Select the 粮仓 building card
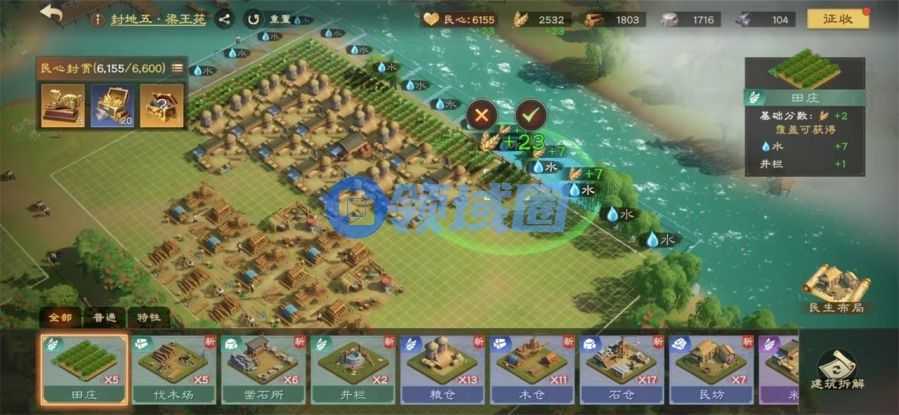This screenshot has width=899, height=415. [442, 367]
